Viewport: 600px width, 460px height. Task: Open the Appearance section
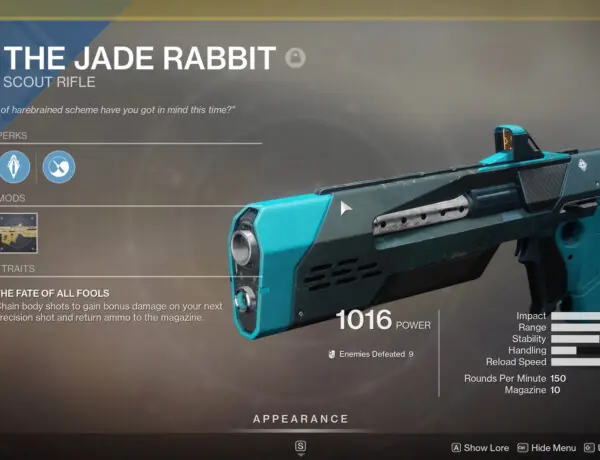(300, 419)
